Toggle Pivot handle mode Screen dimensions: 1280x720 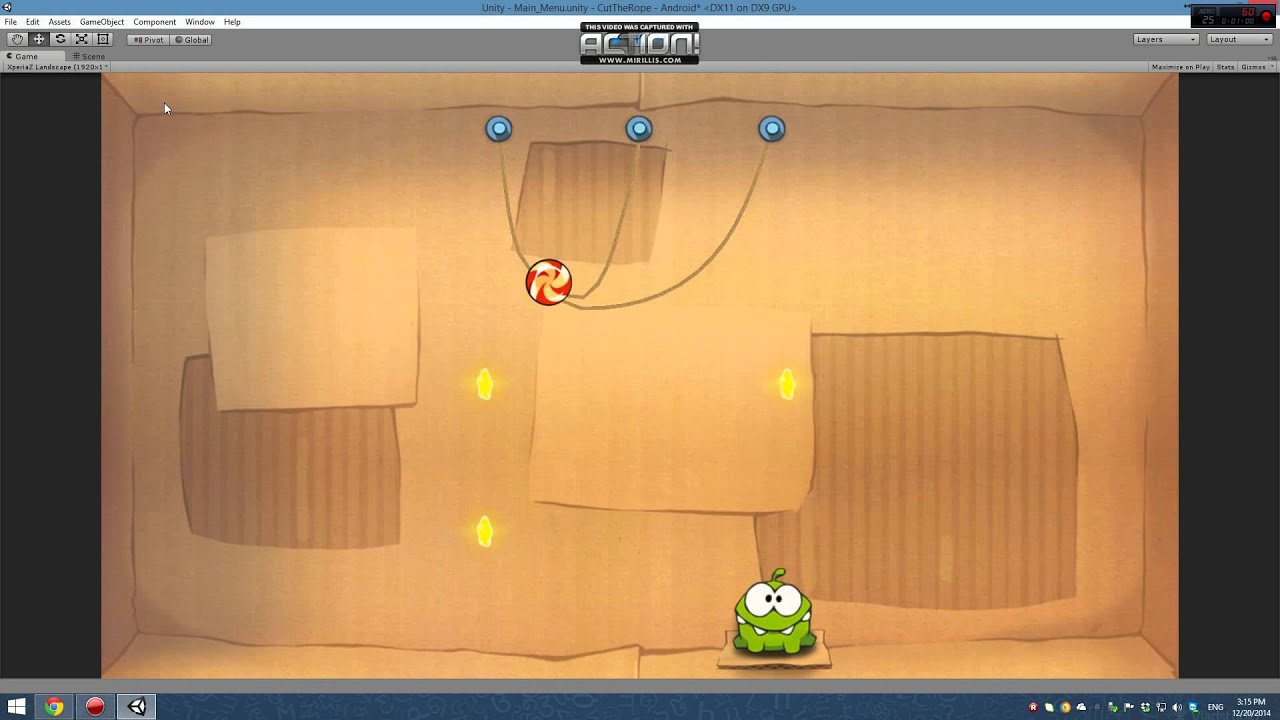[x=148, y=39]
